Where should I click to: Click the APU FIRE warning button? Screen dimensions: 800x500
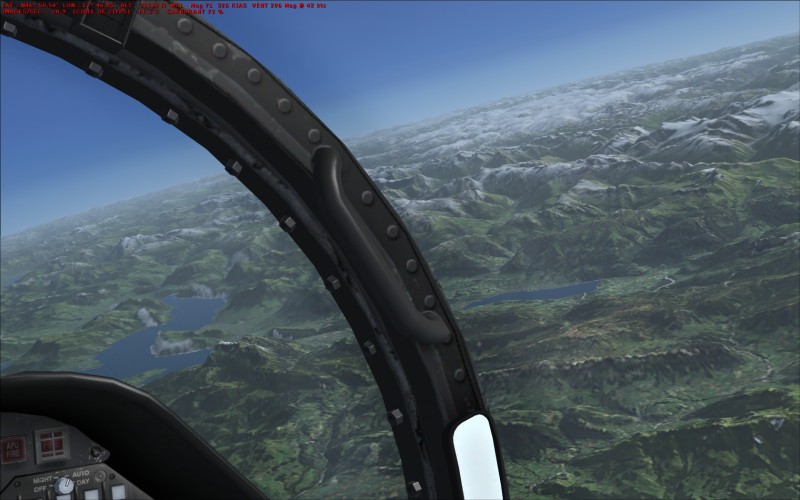13,447
